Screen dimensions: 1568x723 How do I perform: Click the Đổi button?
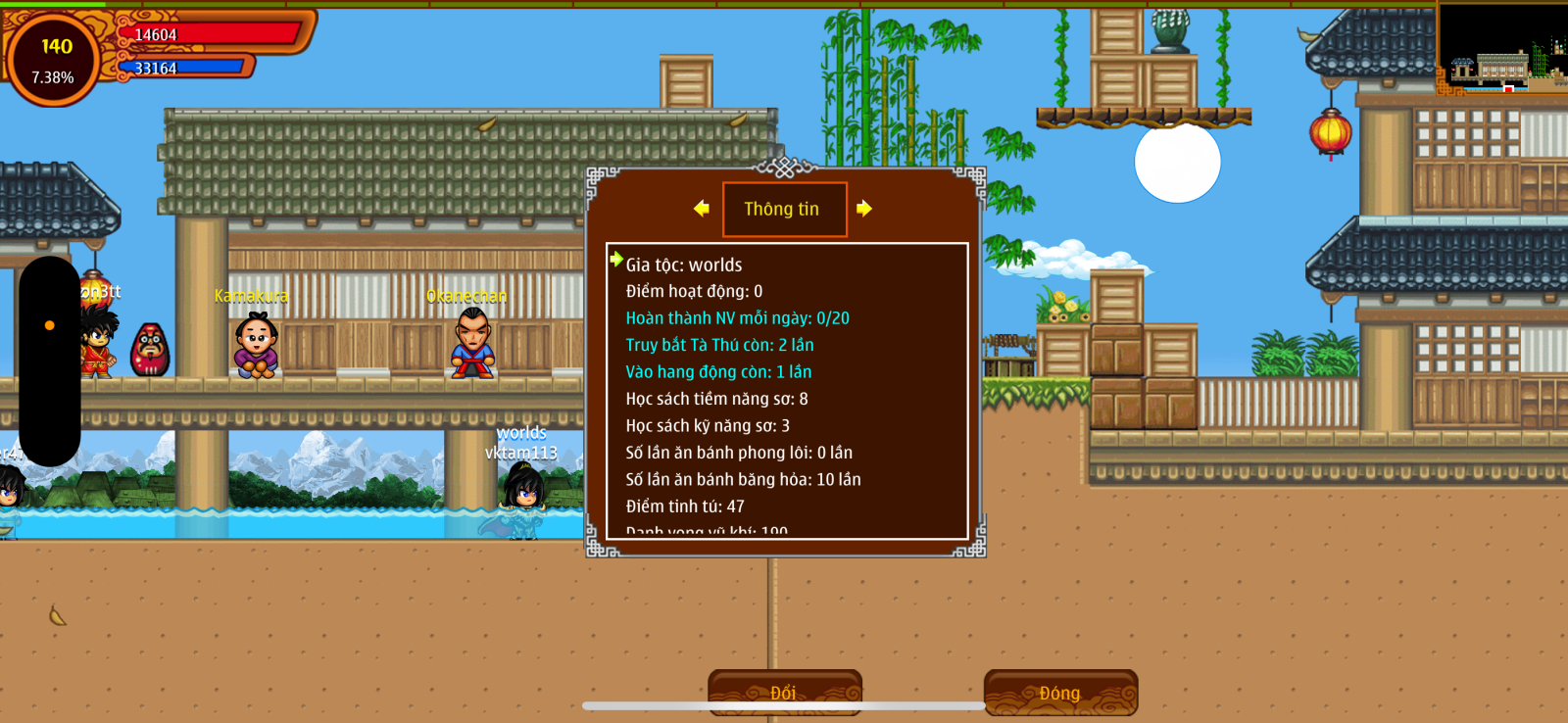click(x=784, y=692)
